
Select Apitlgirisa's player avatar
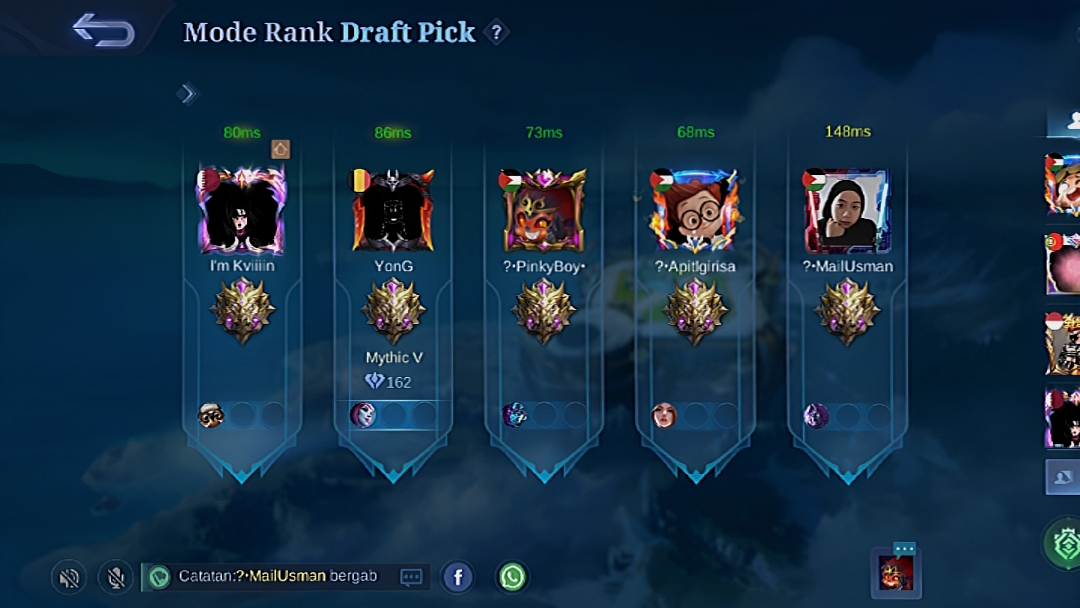pos(695,211)
